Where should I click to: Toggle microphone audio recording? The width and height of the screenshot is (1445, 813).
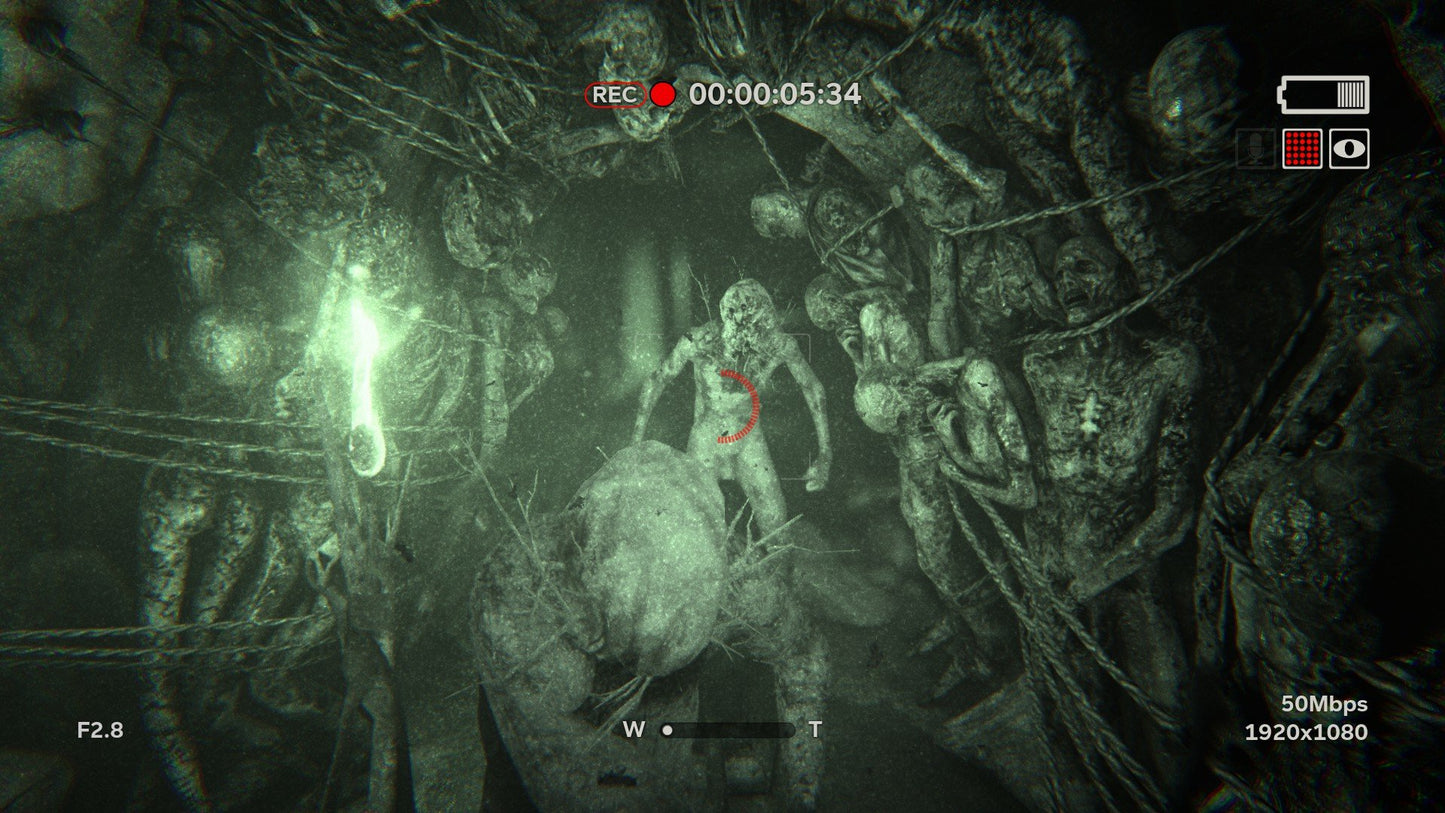tap(1256, 149)
